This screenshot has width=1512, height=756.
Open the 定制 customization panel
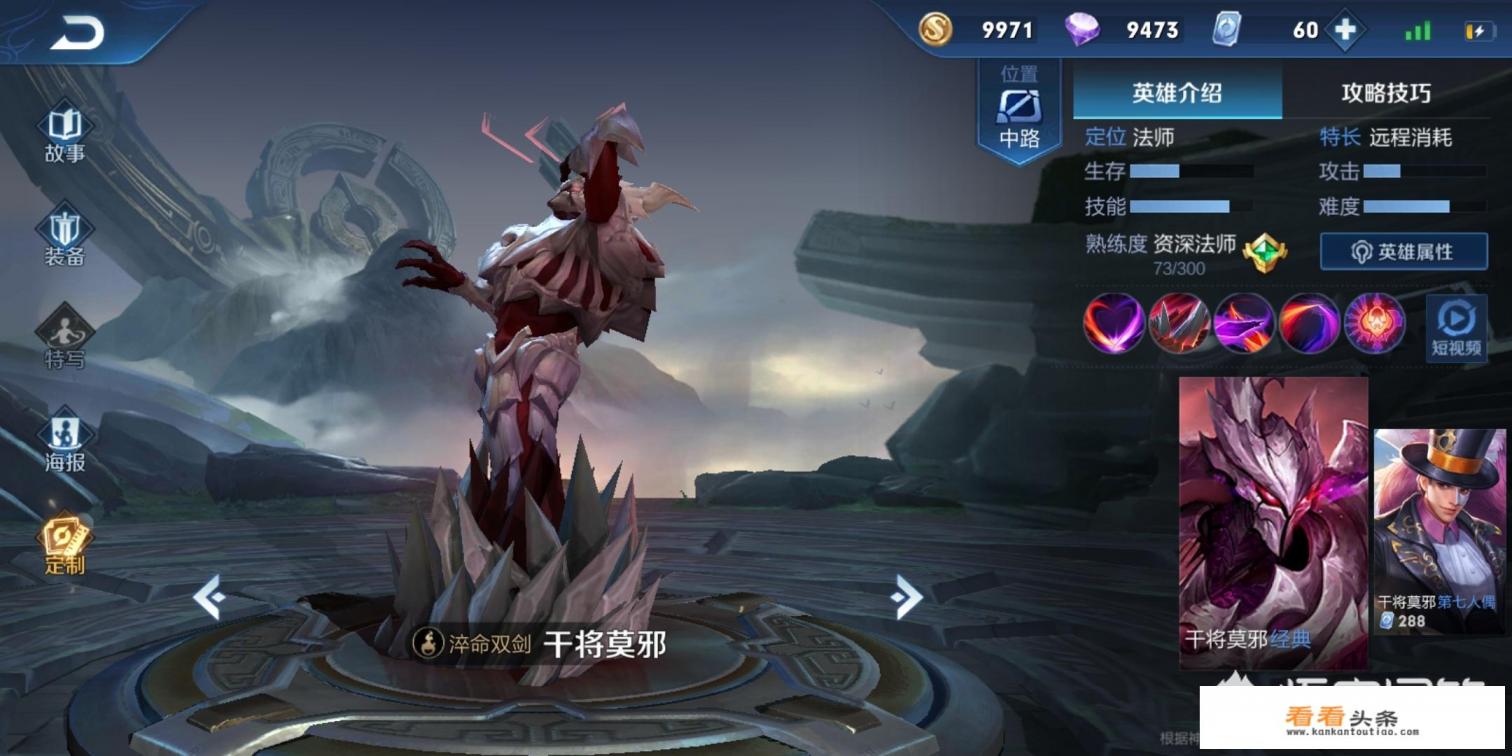[63, 540]
